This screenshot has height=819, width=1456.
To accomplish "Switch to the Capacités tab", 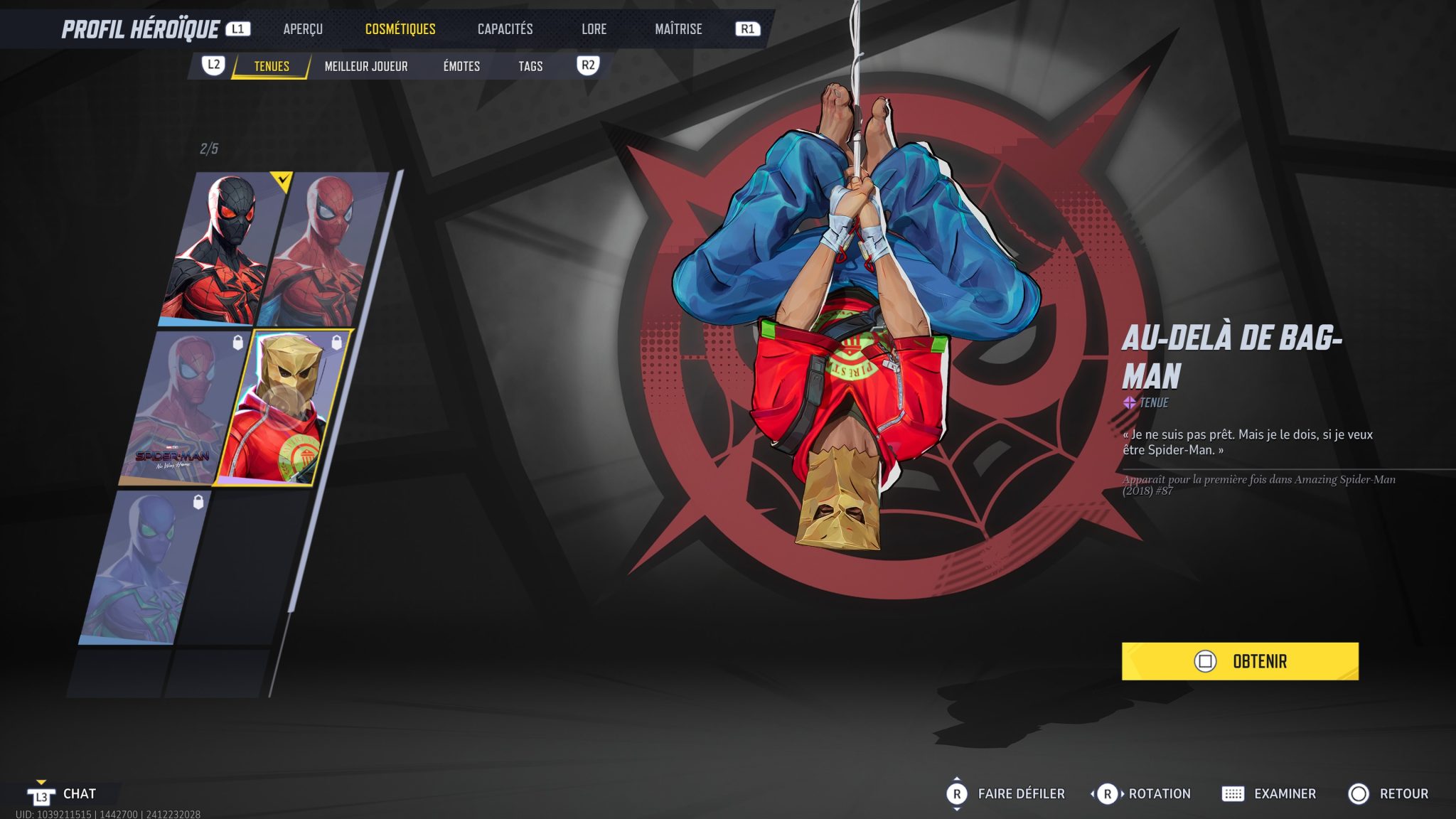I will coord(505,28).
